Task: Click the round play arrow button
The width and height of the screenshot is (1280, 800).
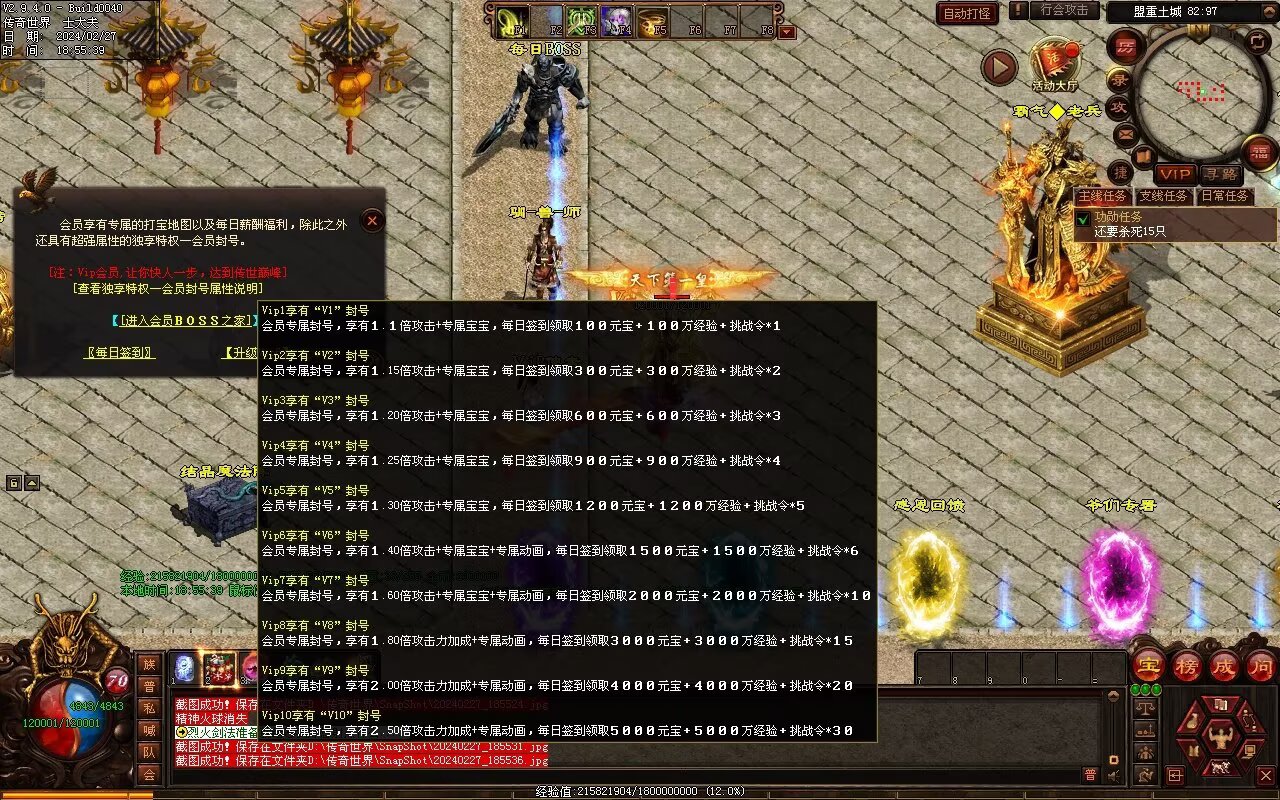Action: [999, 67]
